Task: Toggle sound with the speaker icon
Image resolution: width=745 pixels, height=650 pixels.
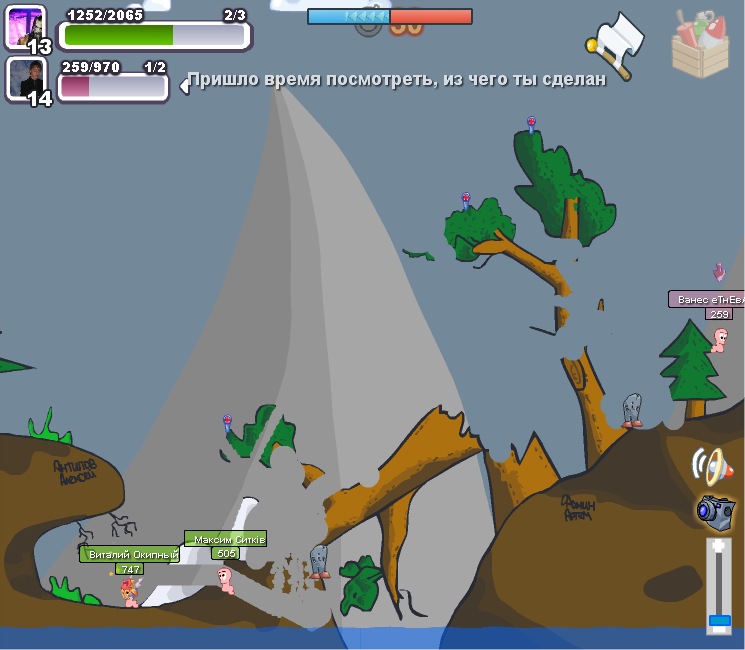Action: coord(712,466)
